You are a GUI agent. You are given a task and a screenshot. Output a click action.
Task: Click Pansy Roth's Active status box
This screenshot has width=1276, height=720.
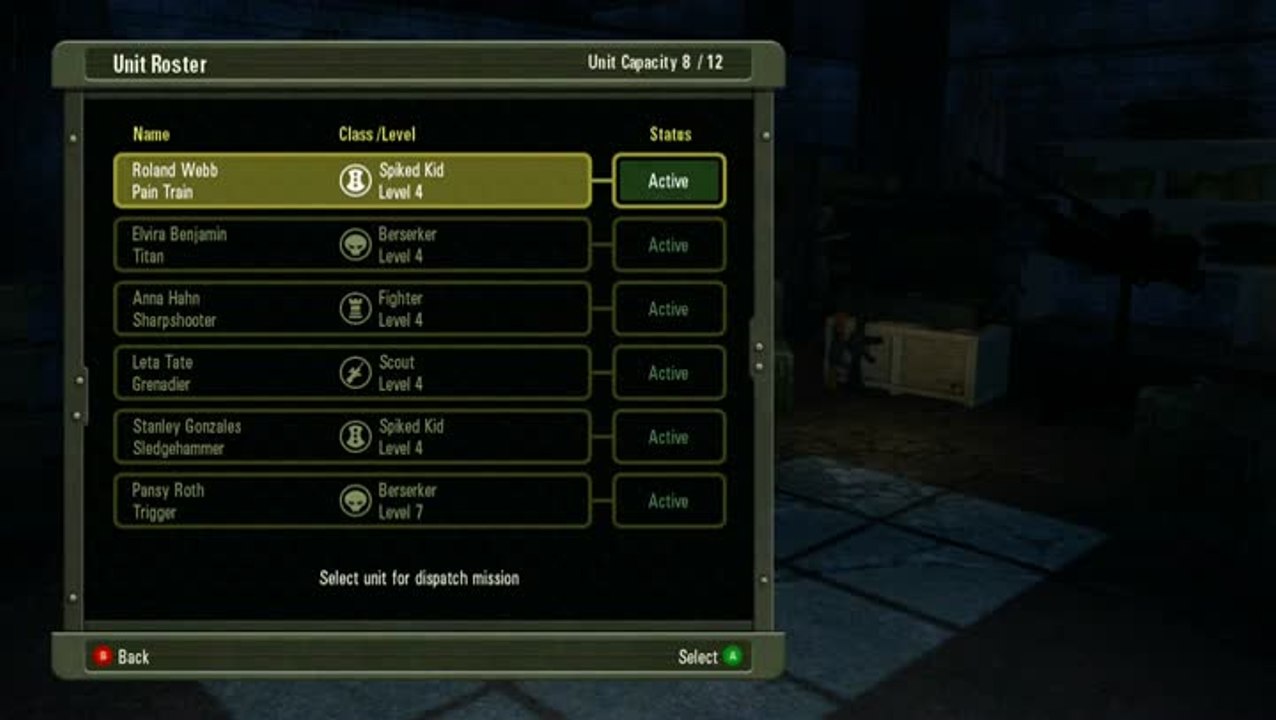coord(668,501)
